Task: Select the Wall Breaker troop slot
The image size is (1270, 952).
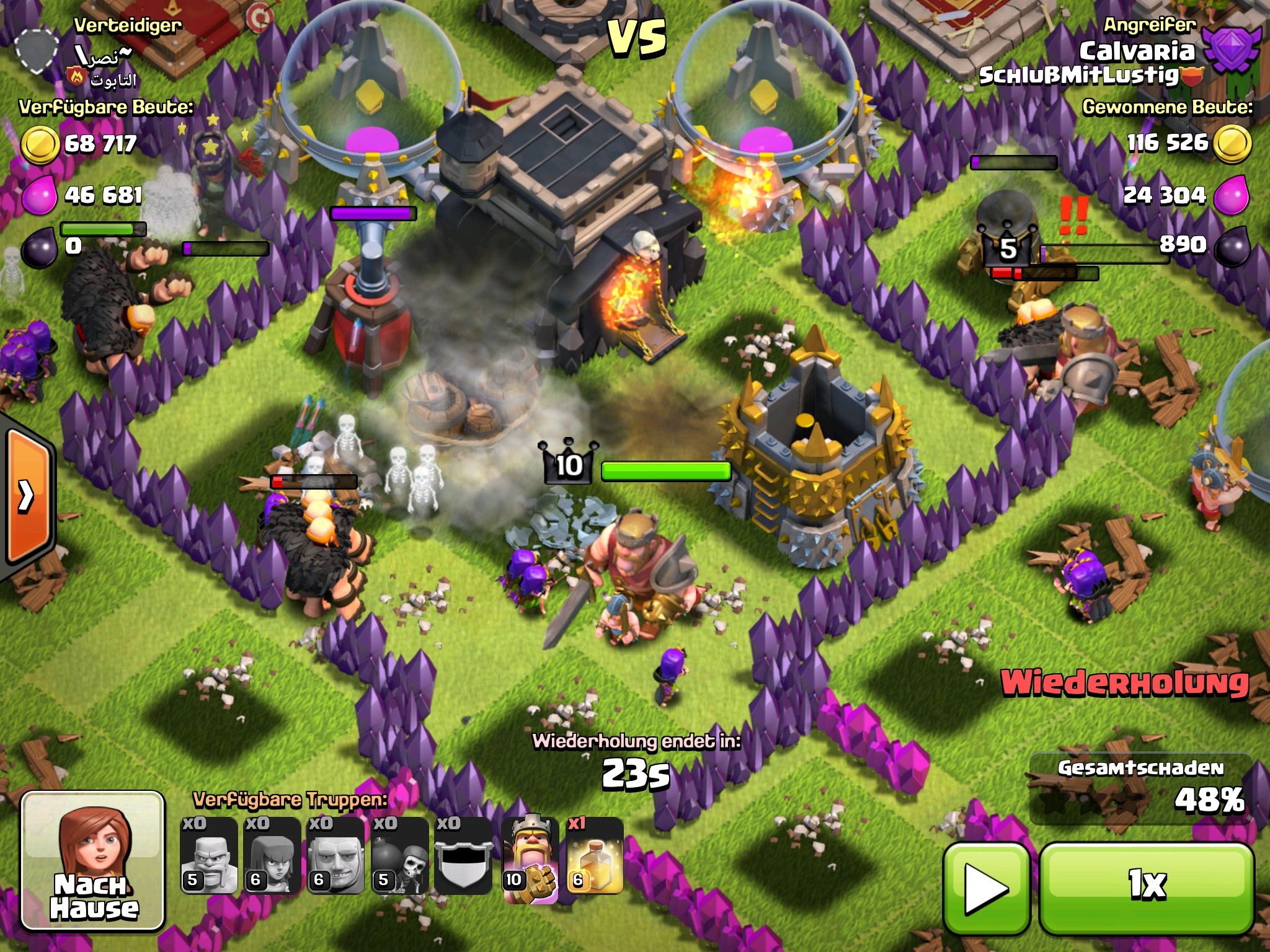Action: [x=400, y=857]
